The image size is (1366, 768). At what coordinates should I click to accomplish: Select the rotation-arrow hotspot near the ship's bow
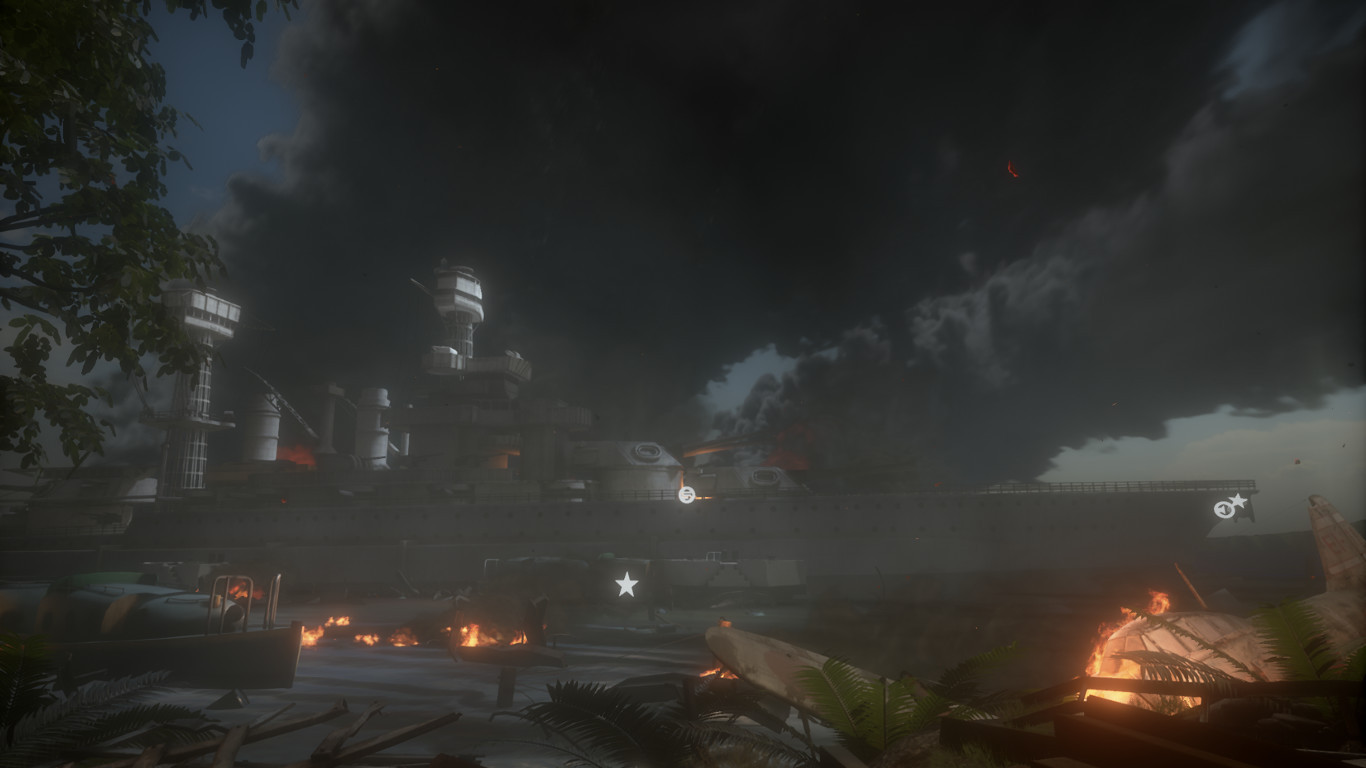click(1224, 510)
